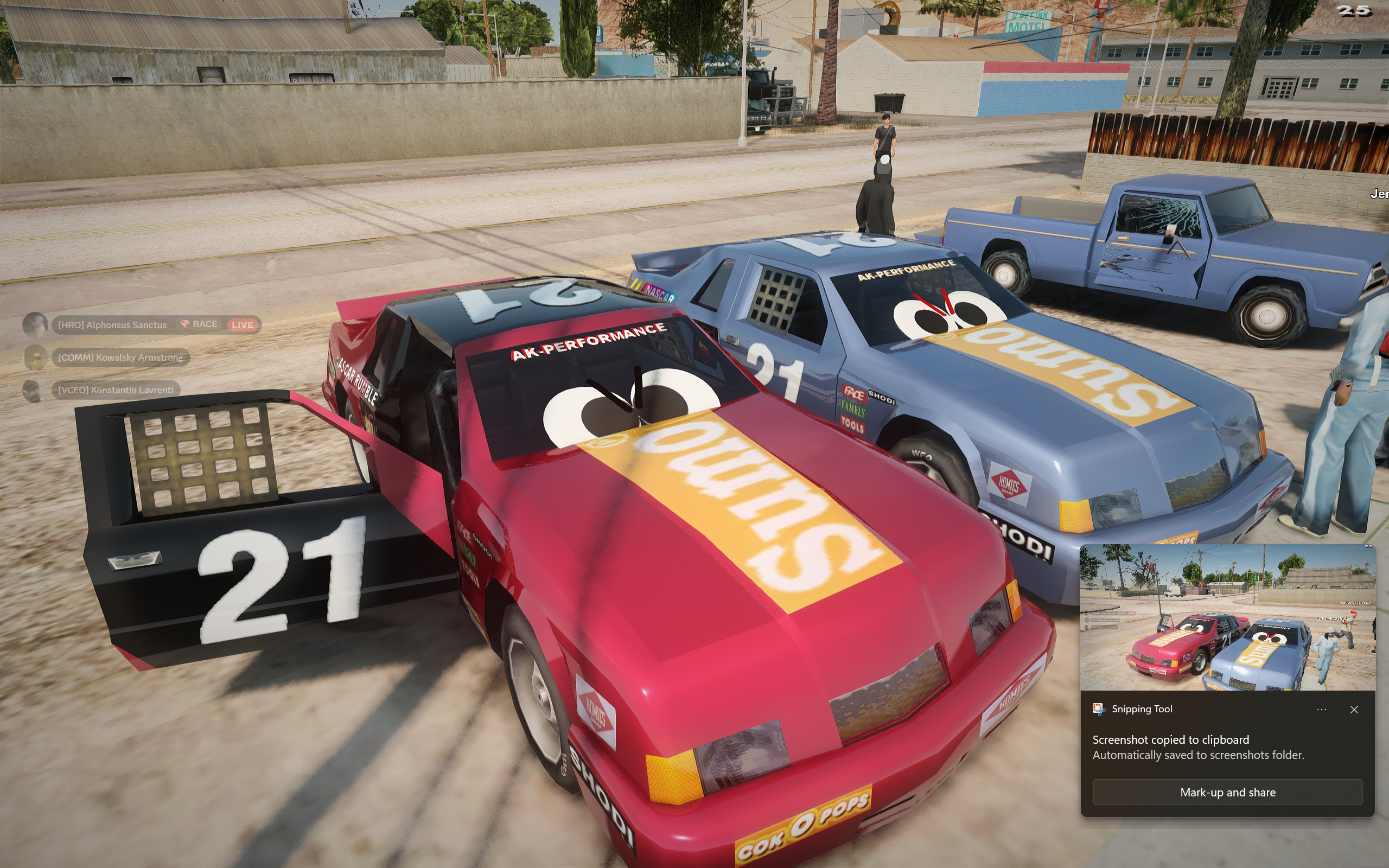Select Kowalsky Armstrong in voice overlay
The image size is (1389, 868).
click(x=120, y=358)
